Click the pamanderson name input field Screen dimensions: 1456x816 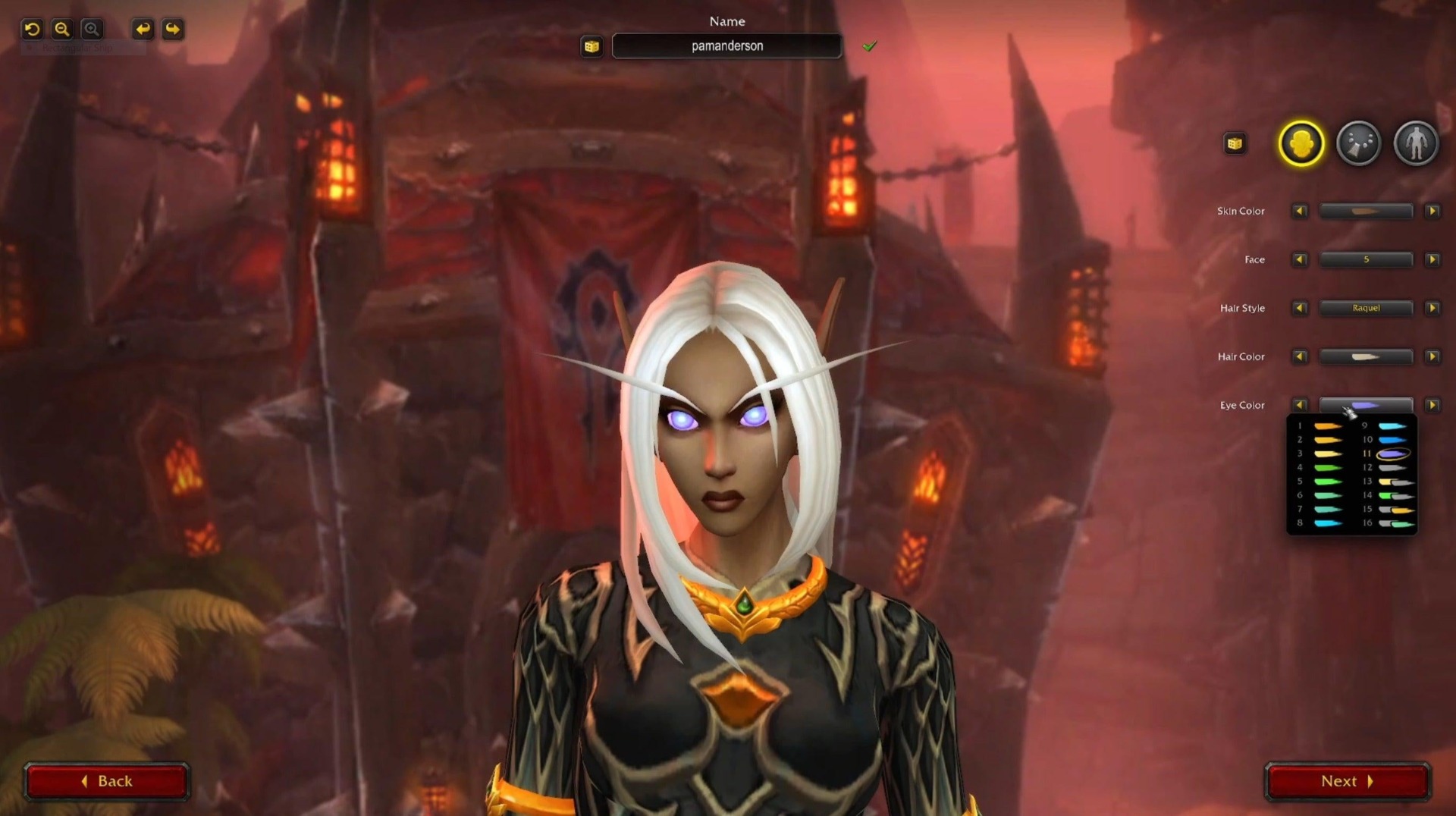[726, 46]
